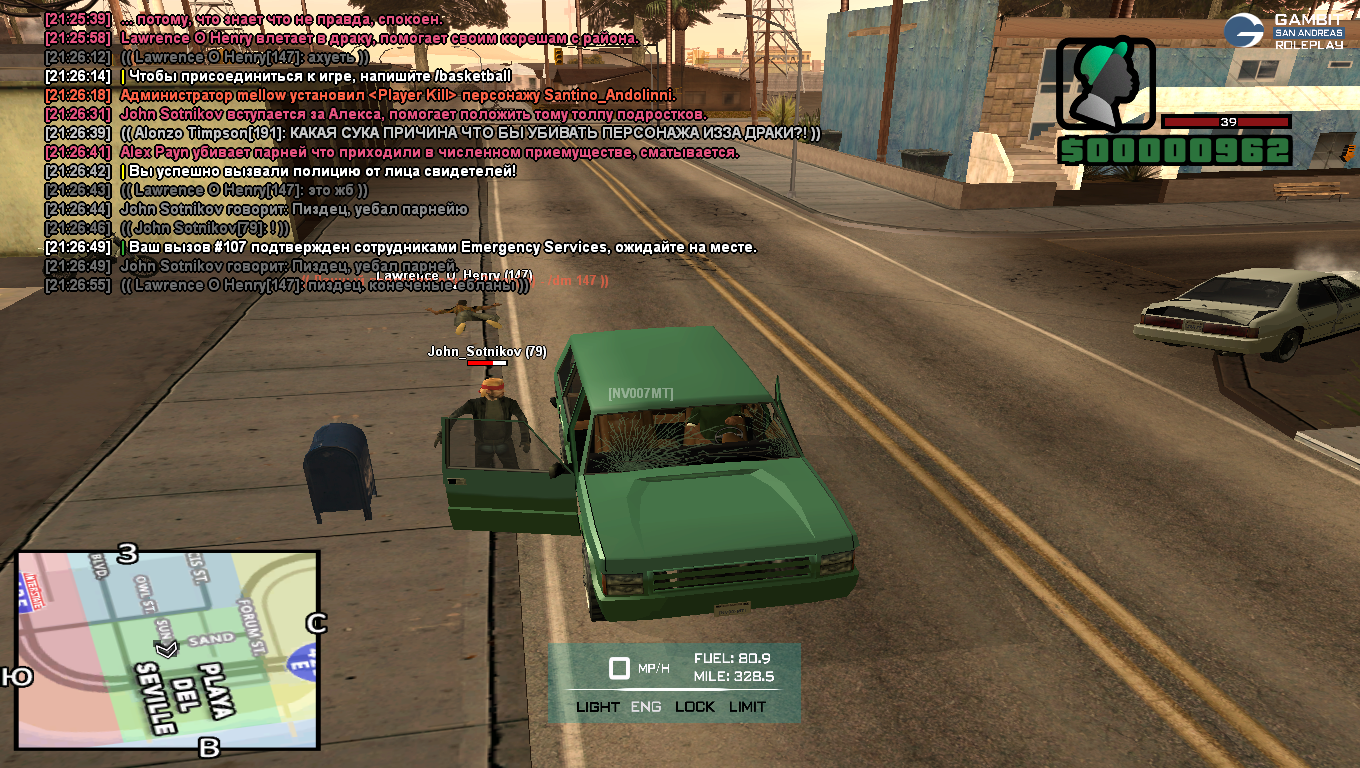Toggle the ENG engine indicator

pyautogui.click(x=646, y=707)
